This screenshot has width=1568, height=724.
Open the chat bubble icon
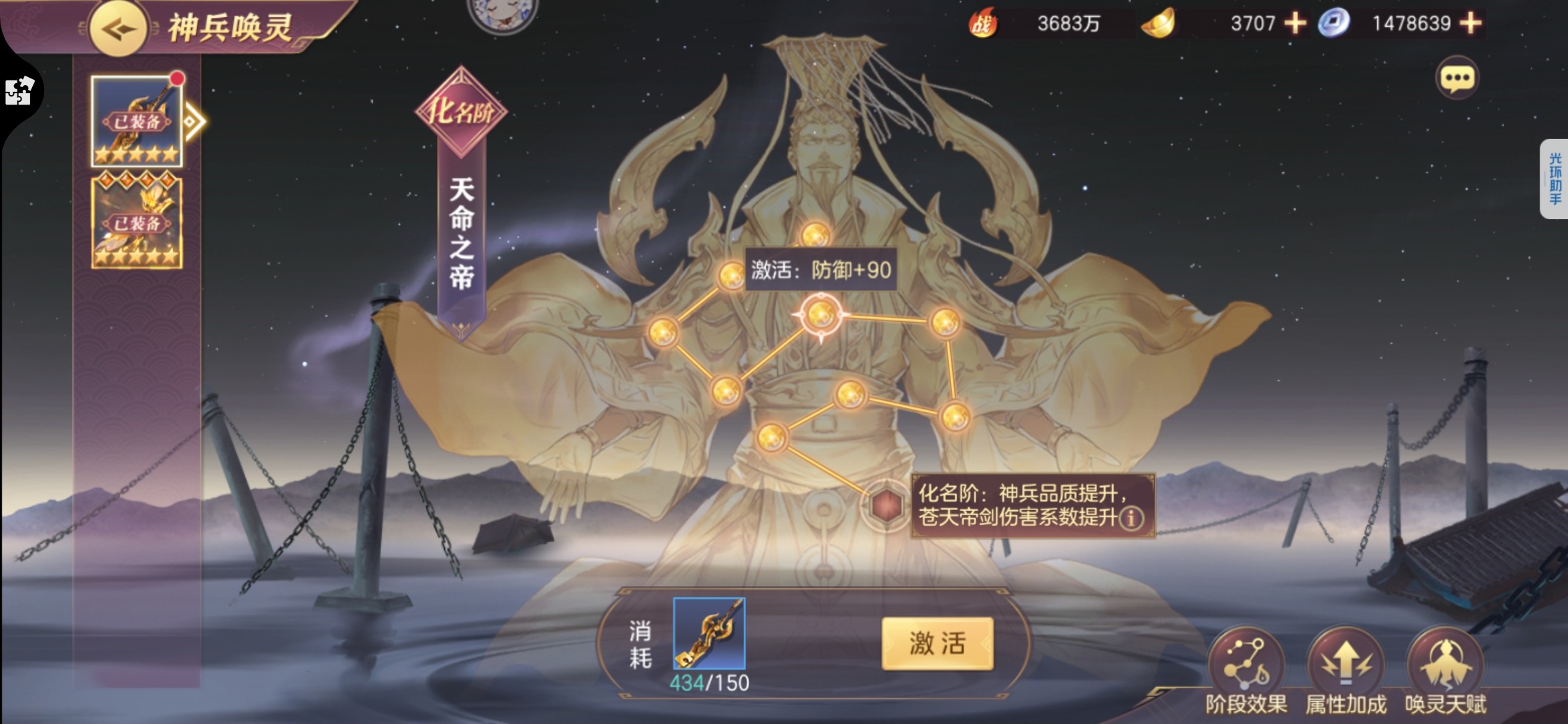pos(1457,79)
